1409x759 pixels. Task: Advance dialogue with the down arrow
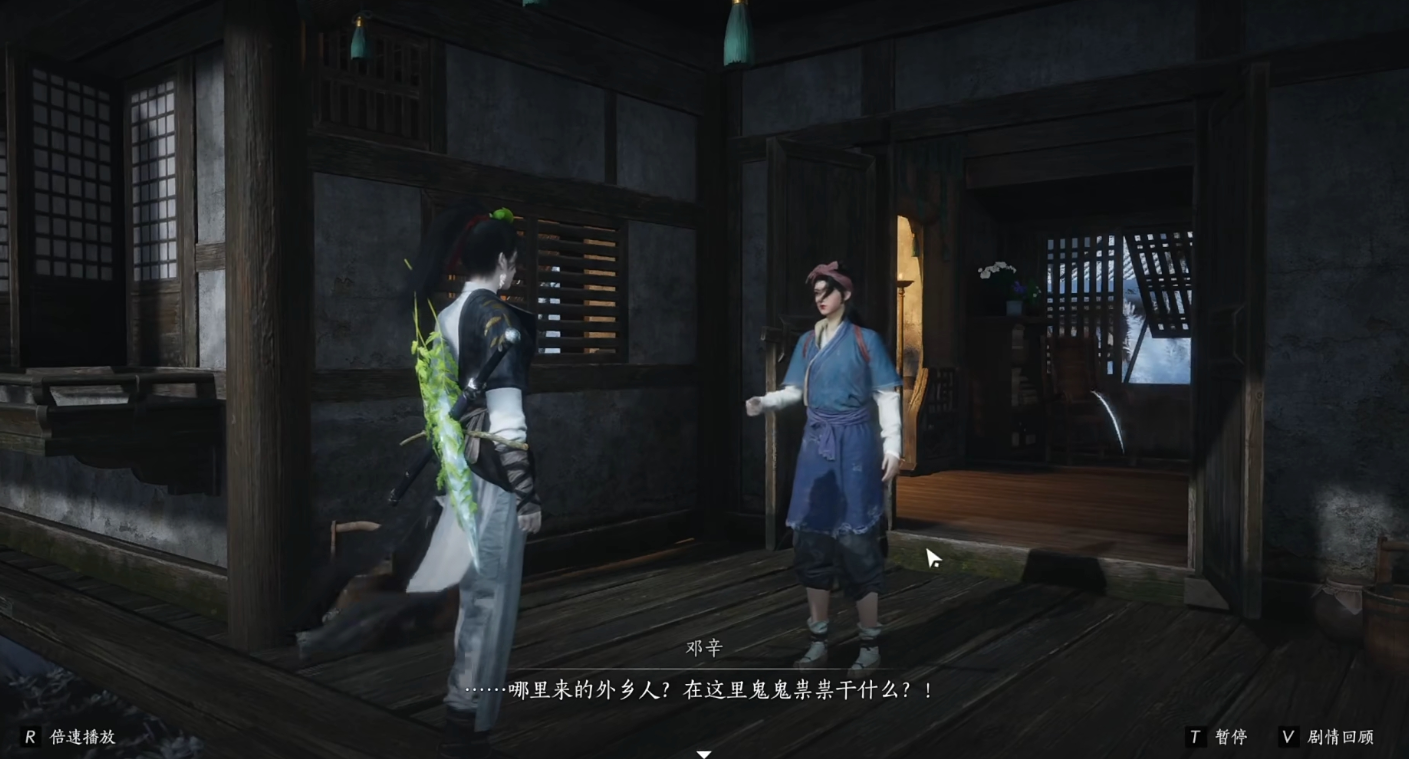click(x=703, y=755)
